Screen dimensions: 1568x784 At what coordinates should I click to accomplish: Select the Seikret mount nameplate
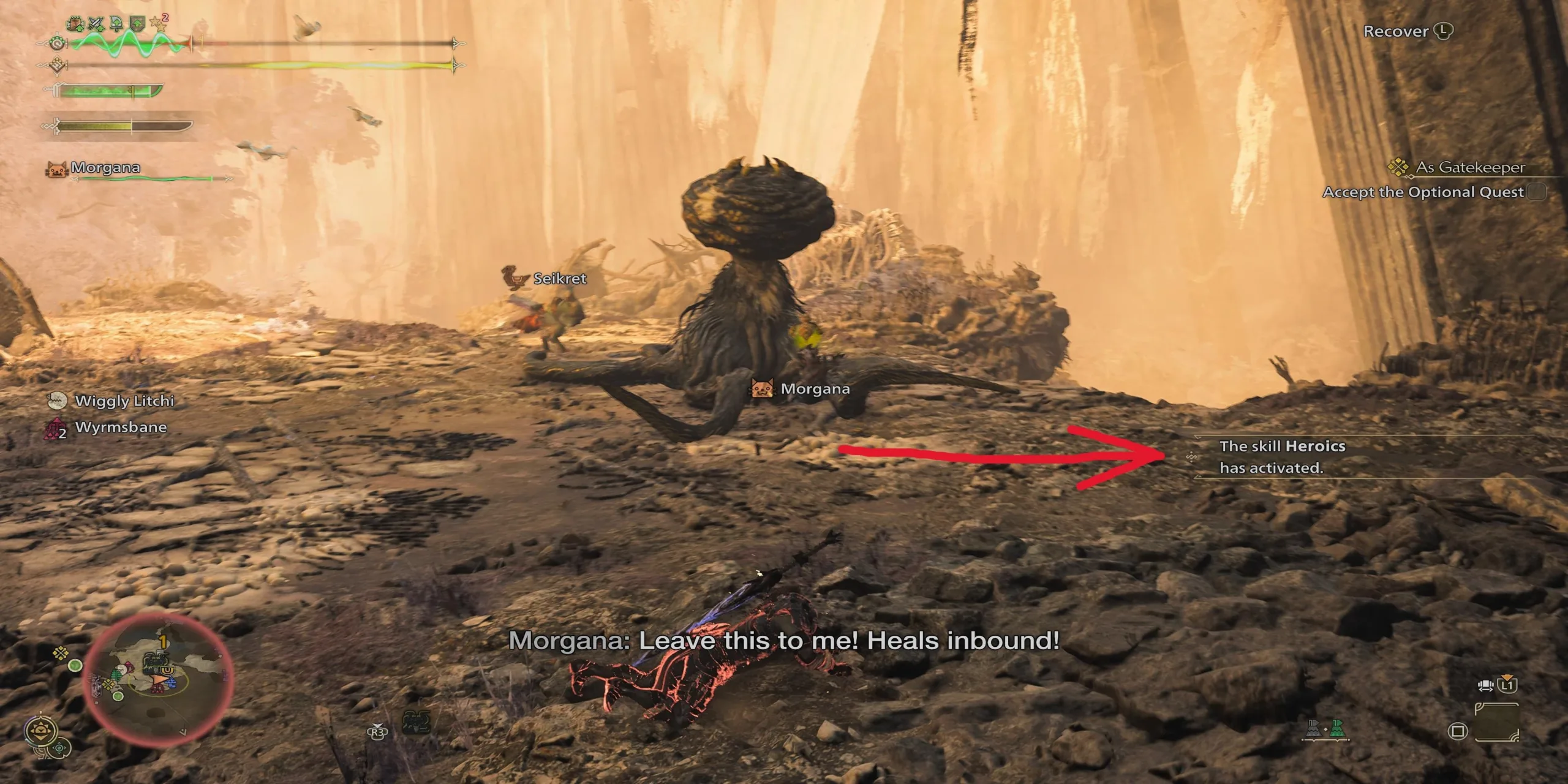coord(549,279)
